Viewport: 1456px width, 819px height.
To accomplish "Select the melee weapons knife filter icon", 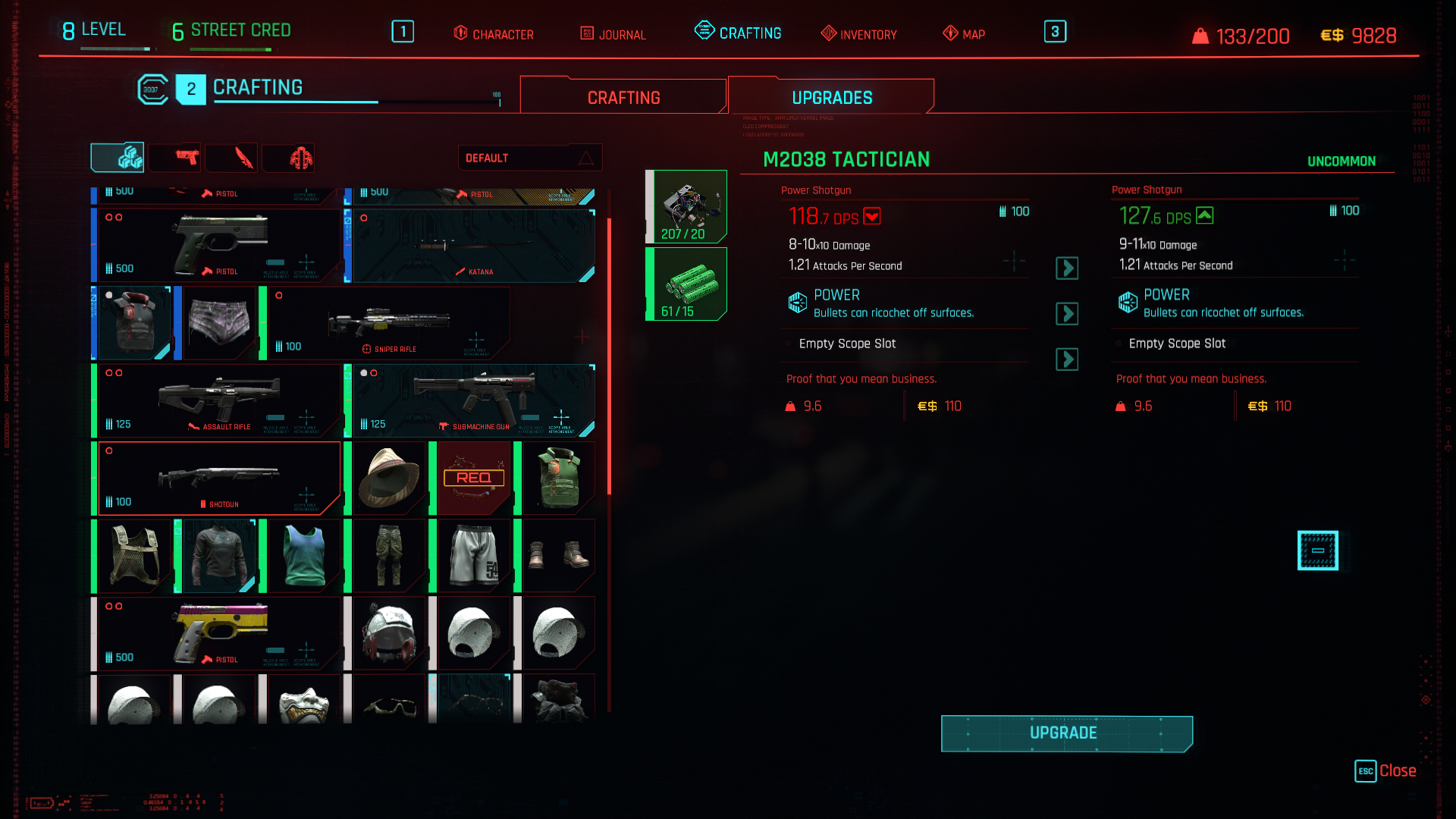I will pyautogui.click(x=231, y=157).
